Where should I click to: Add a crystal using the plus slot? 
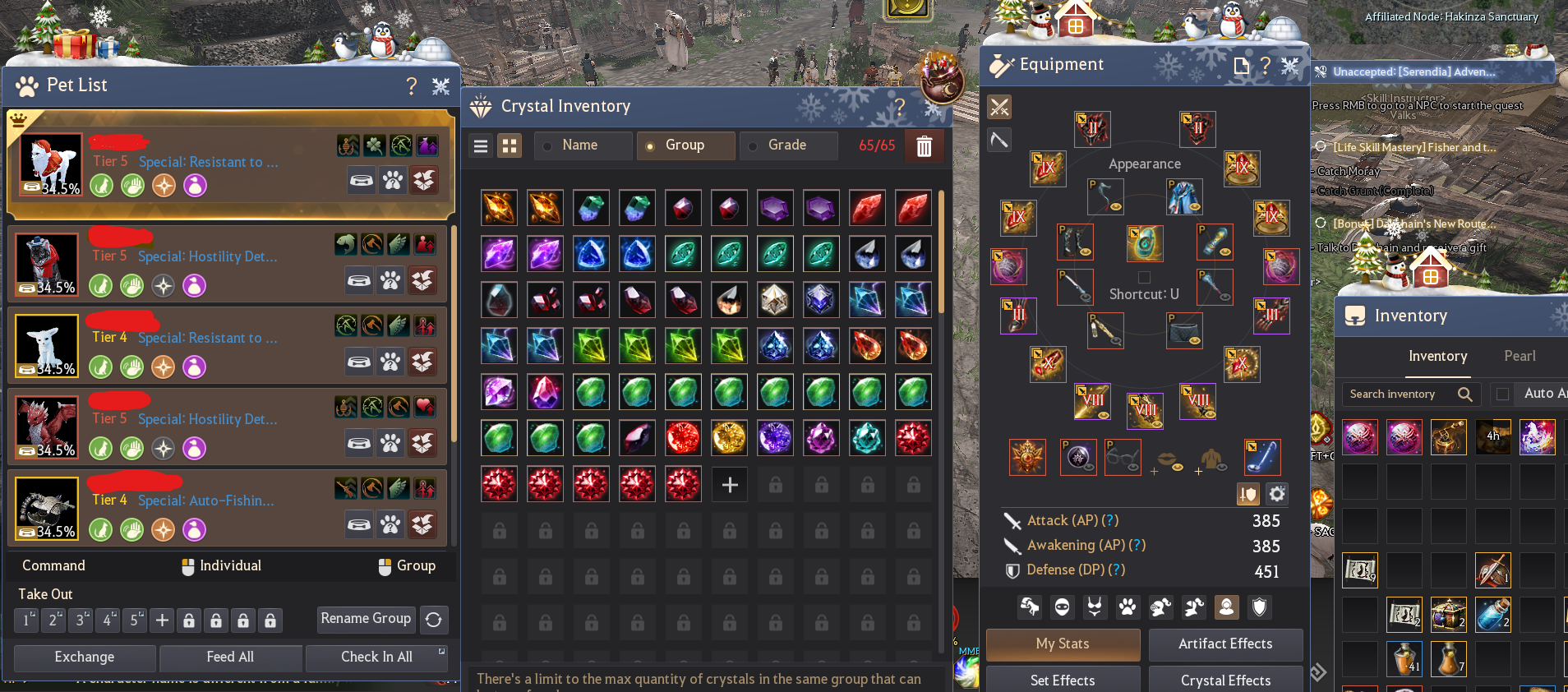729,485
